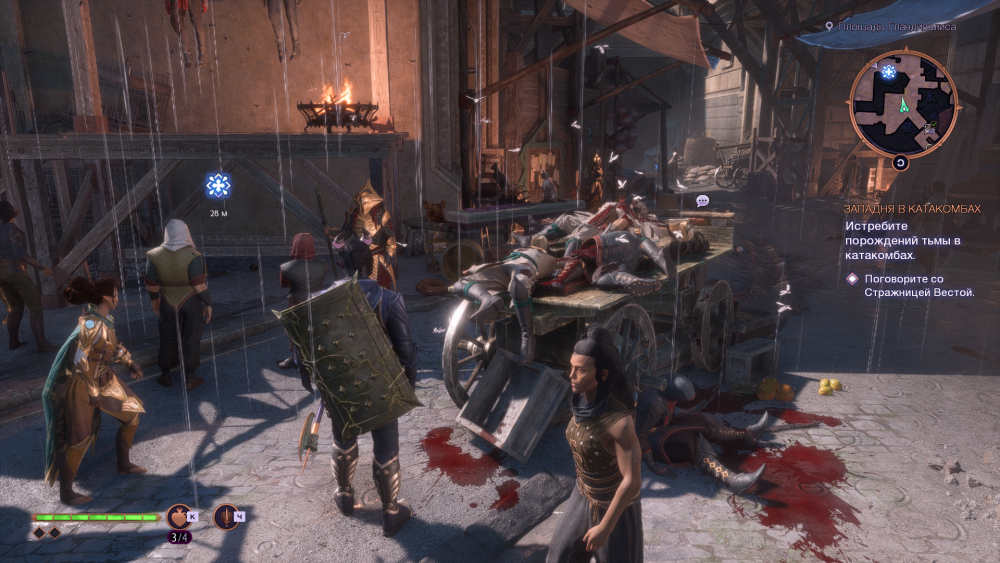
Task: Activate the trident-shaped ability icon
Action: point(226,516)
